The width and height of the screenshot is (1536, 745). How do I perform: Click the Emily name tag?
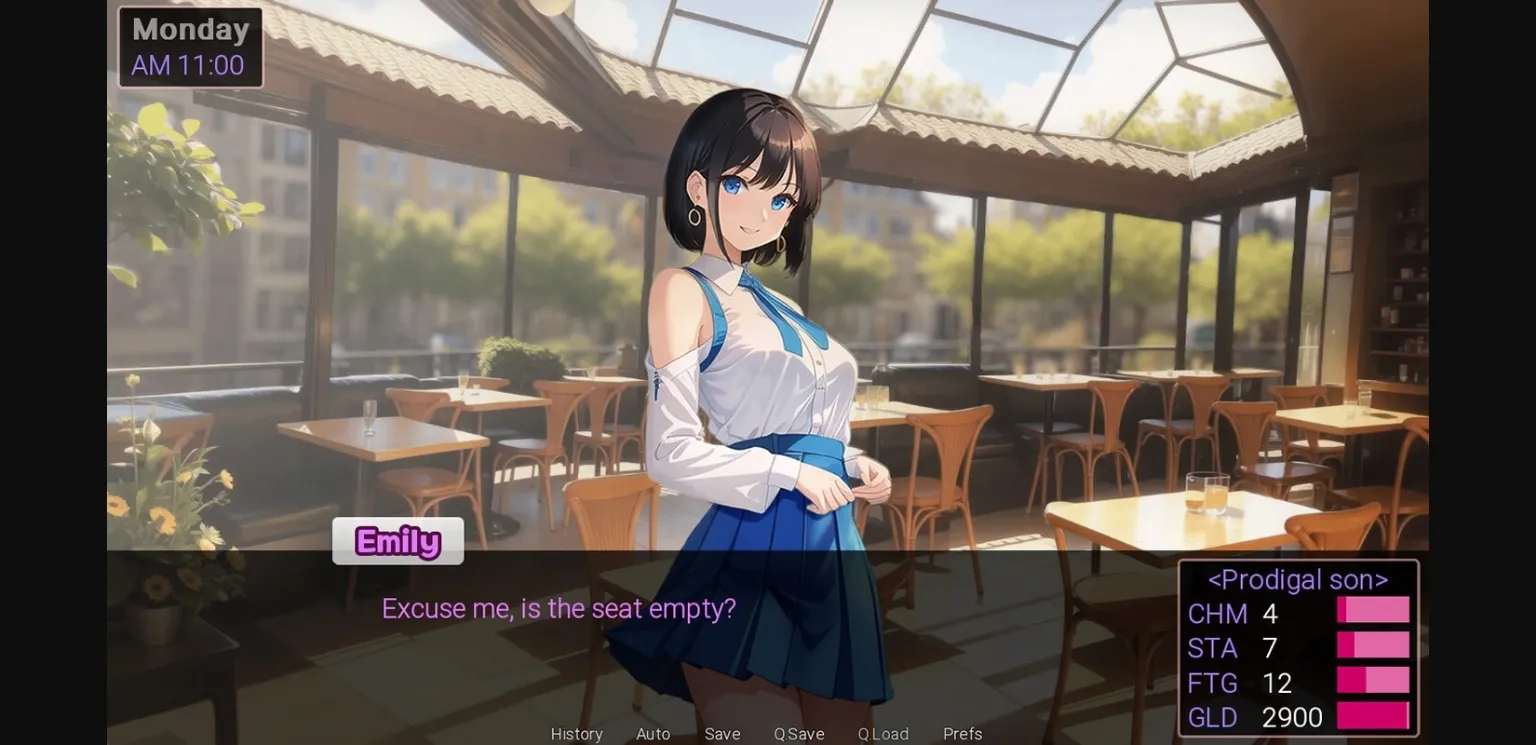[397, 540]
